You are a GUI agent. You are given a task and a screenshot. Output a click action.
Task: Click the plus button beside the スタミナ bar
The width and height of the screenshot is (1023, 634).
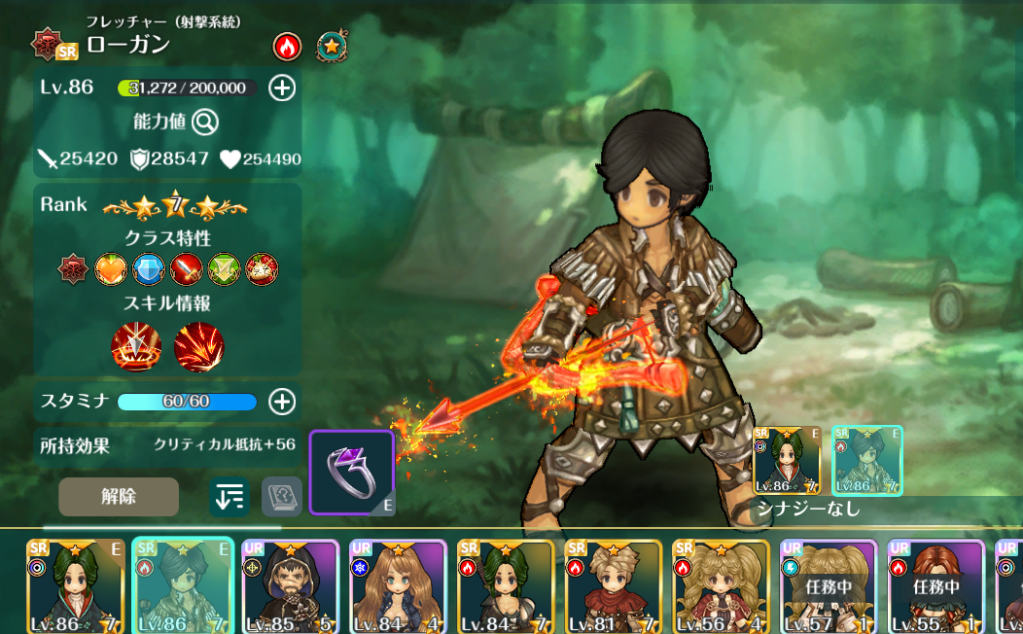[x=283, y=402]
